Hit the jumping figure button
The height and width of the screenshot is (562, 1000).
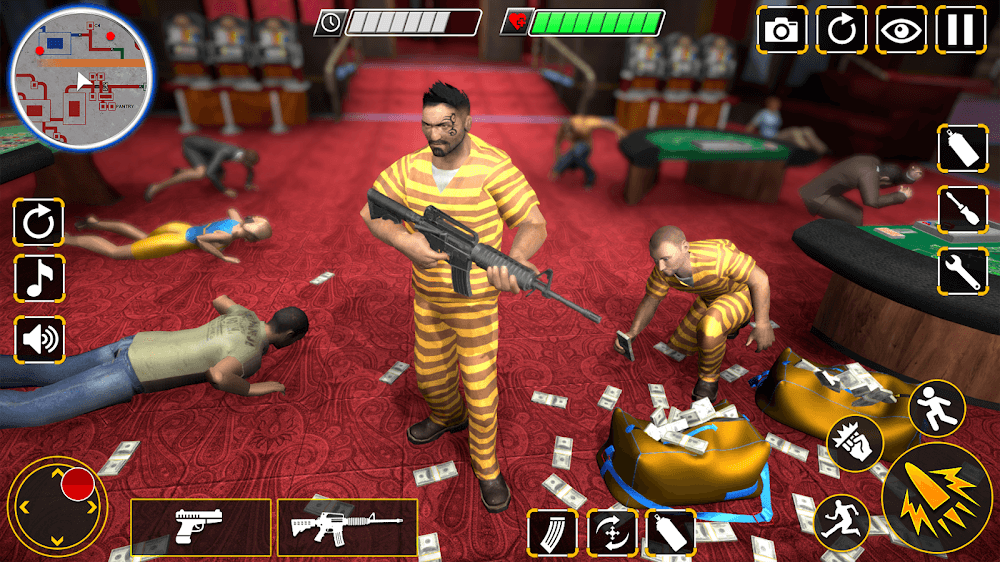(936, 408)
